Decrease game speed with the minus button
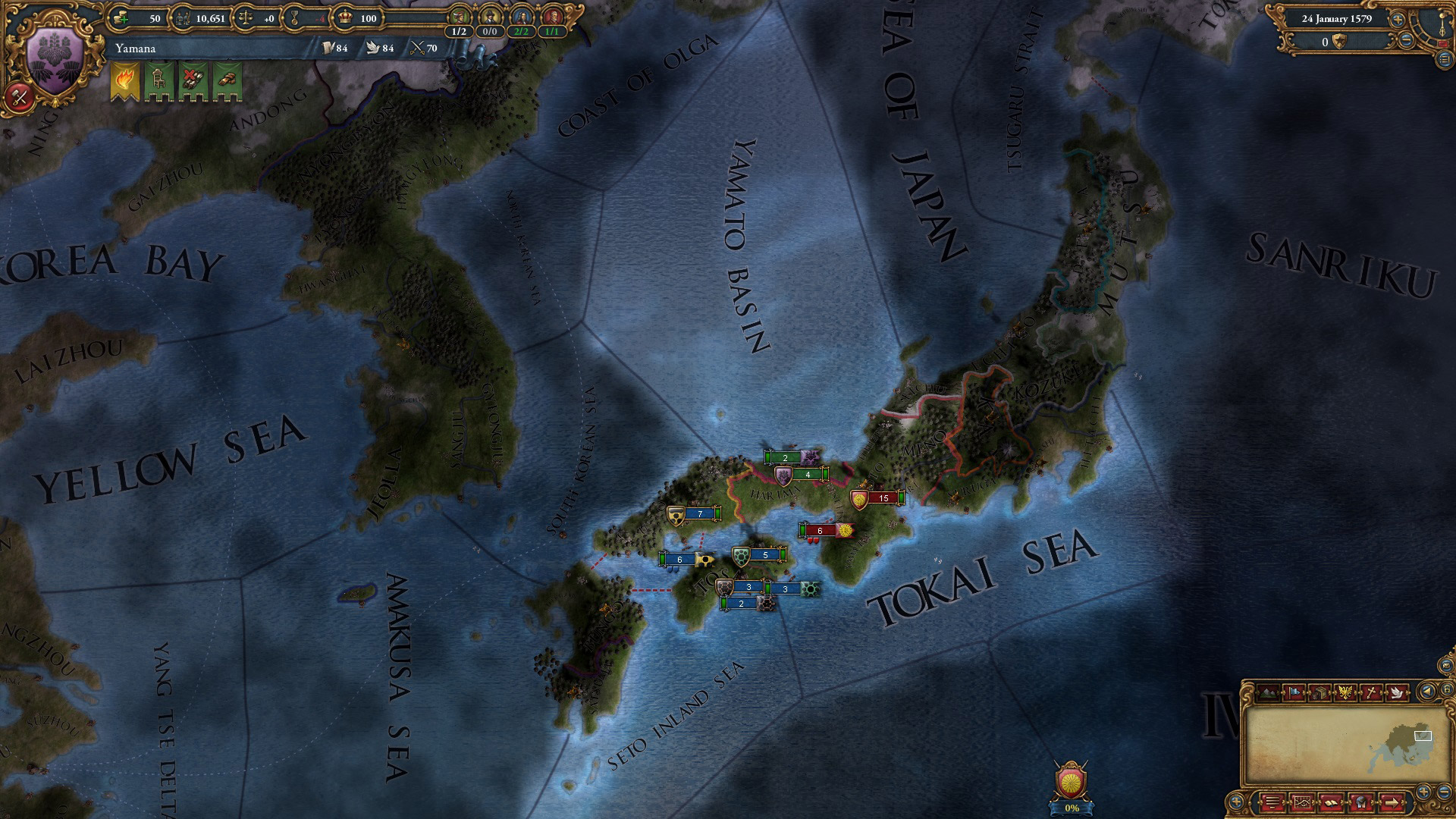 pos(1406,42)
